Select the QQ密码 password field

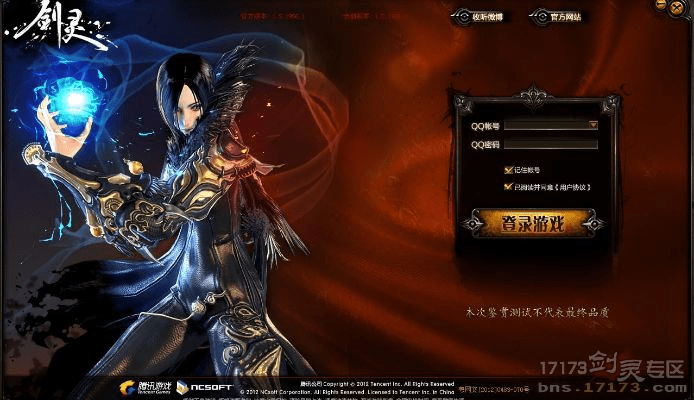pyautogui.click(x=551, y=145)
